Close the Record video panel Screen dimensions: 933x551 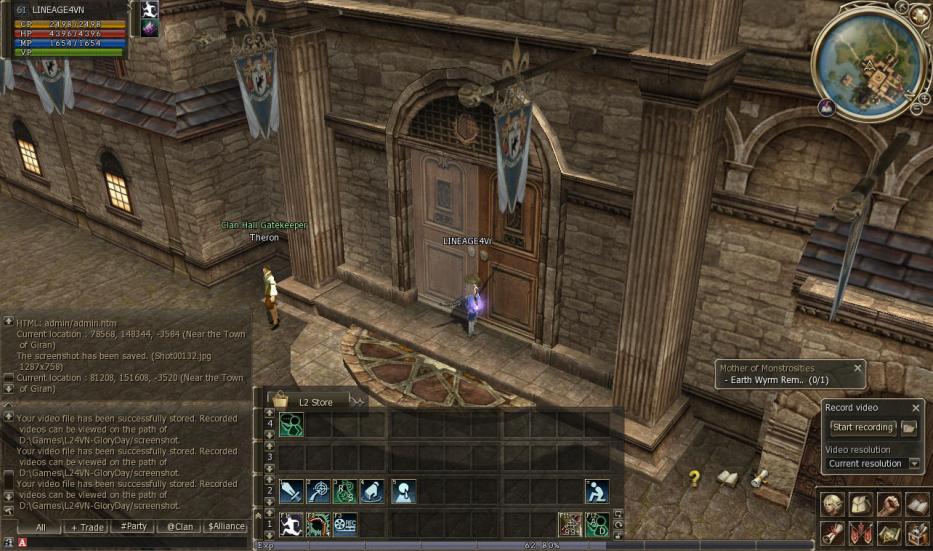[916, 408]
